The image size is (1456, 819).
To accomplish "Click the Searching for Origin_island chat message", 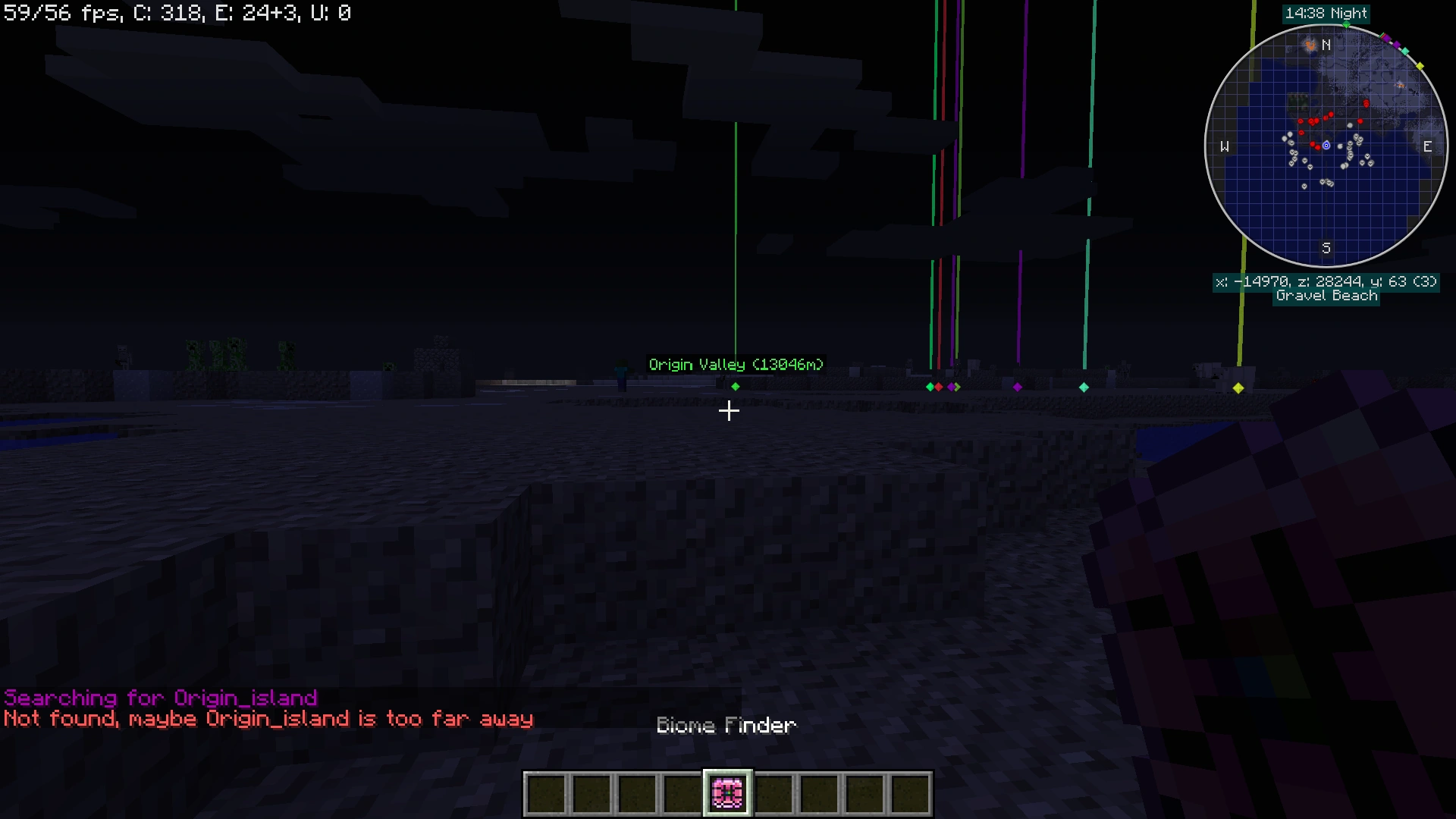I will point(161,698).
